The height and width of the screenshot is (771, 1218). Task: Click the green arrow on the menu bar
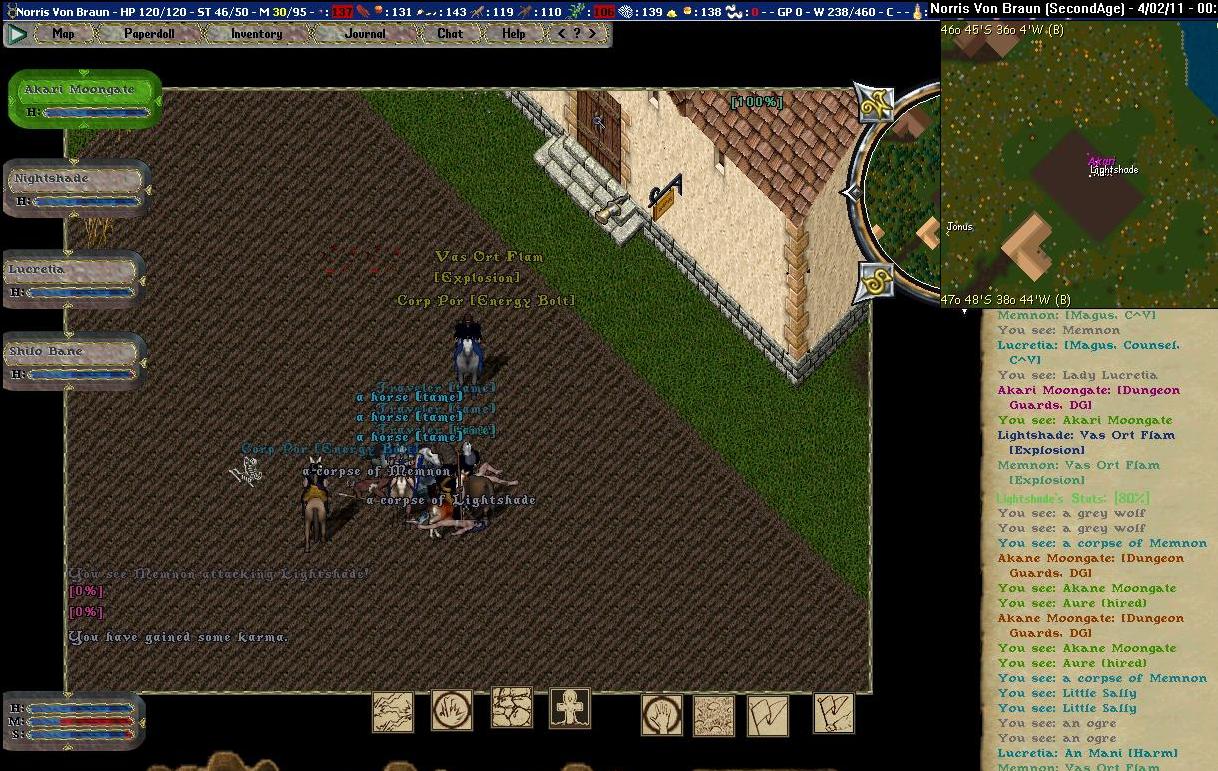pyautogui.click(x=17, y=33)
